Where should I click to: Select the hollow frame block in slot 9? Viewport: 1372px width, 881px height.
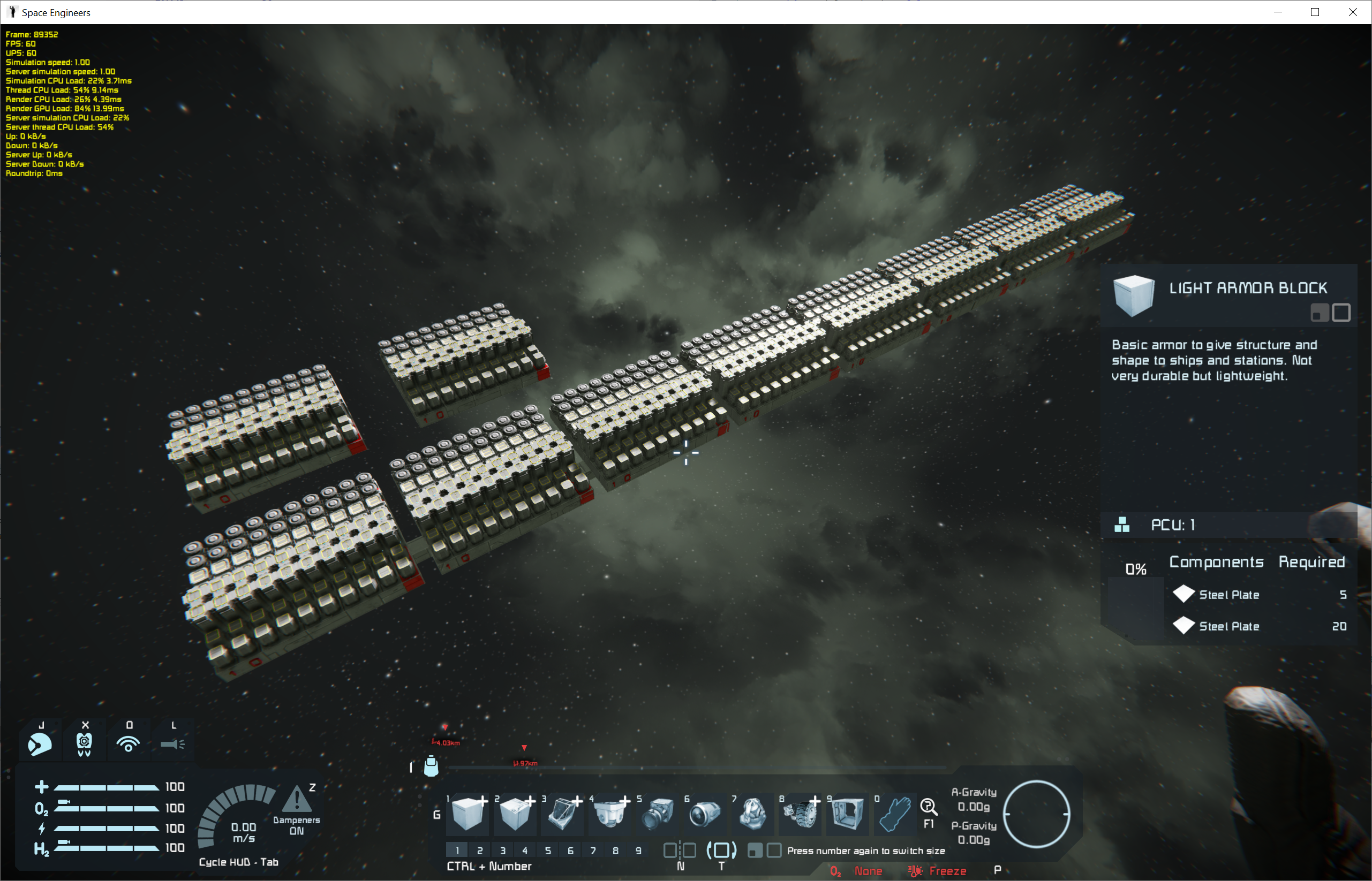[x=848, y=813]
